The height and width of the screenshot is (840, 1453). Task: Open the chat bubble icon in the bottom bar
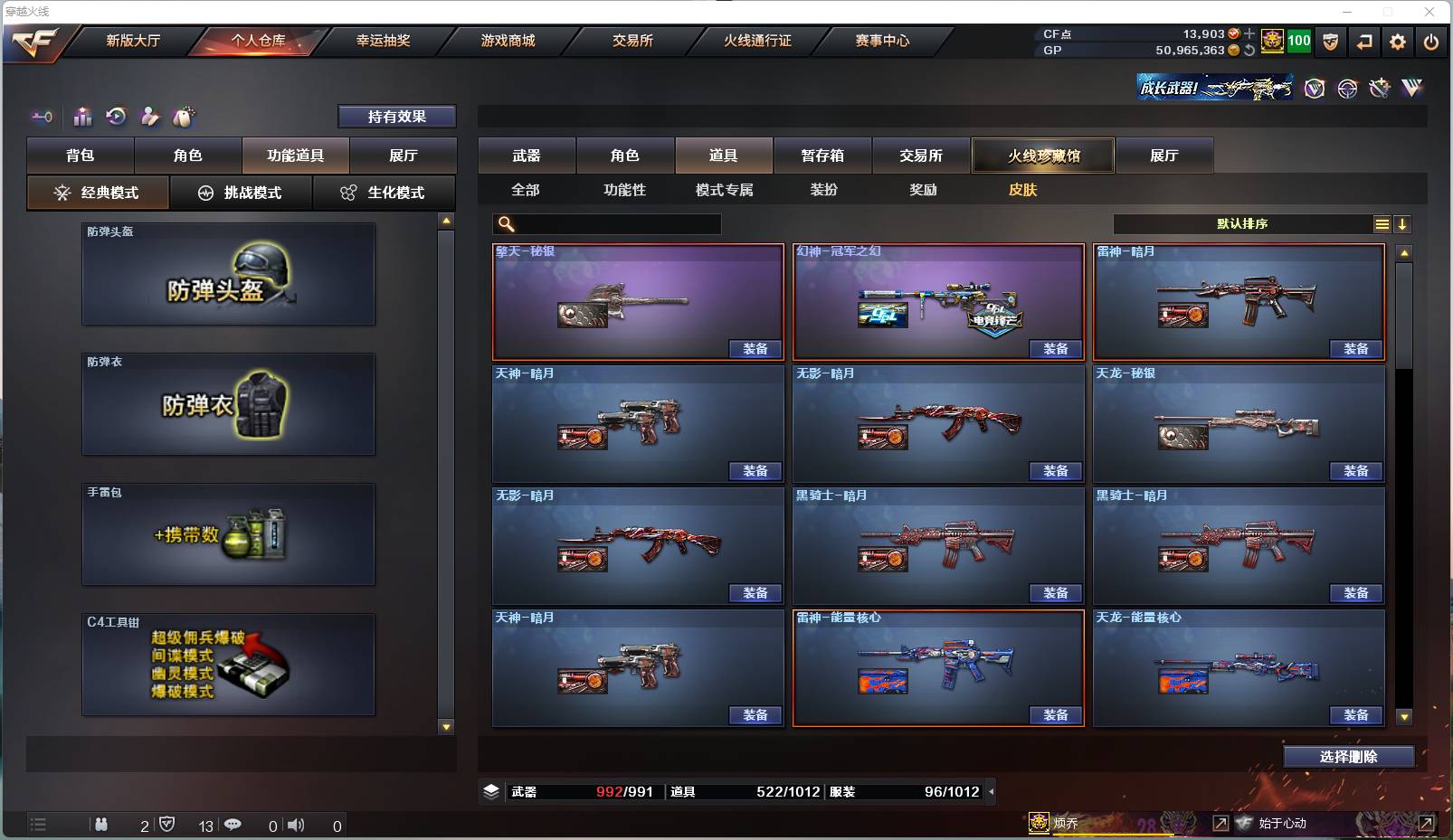234,826
